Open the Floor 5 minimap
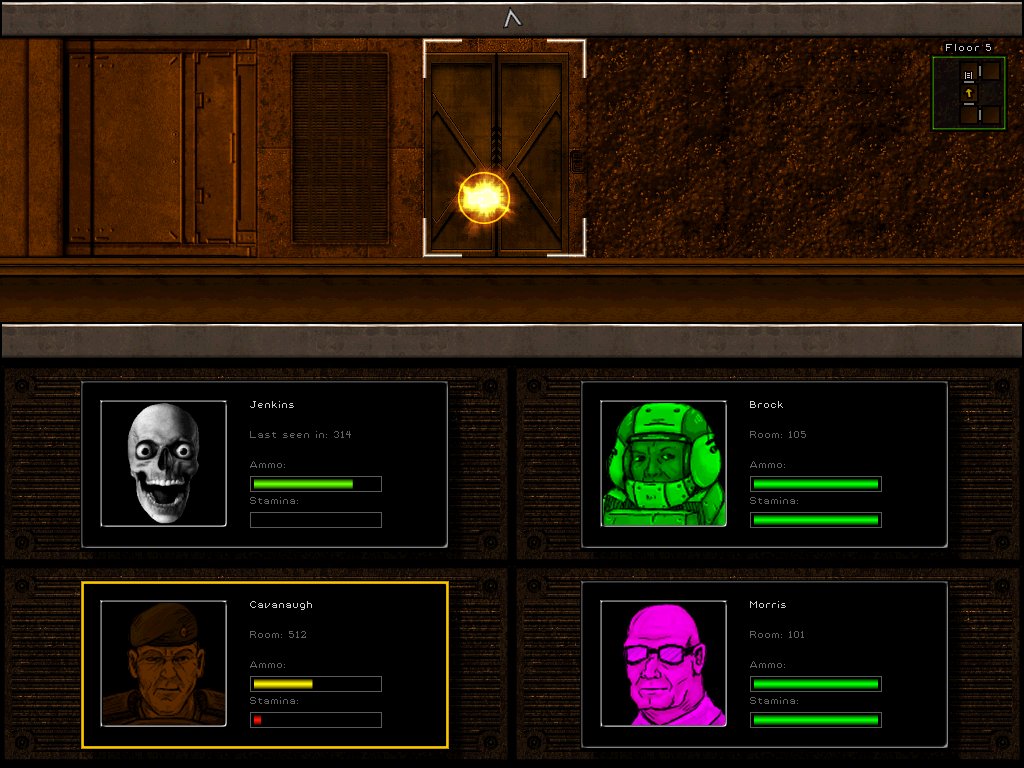 tap(968, 93)
